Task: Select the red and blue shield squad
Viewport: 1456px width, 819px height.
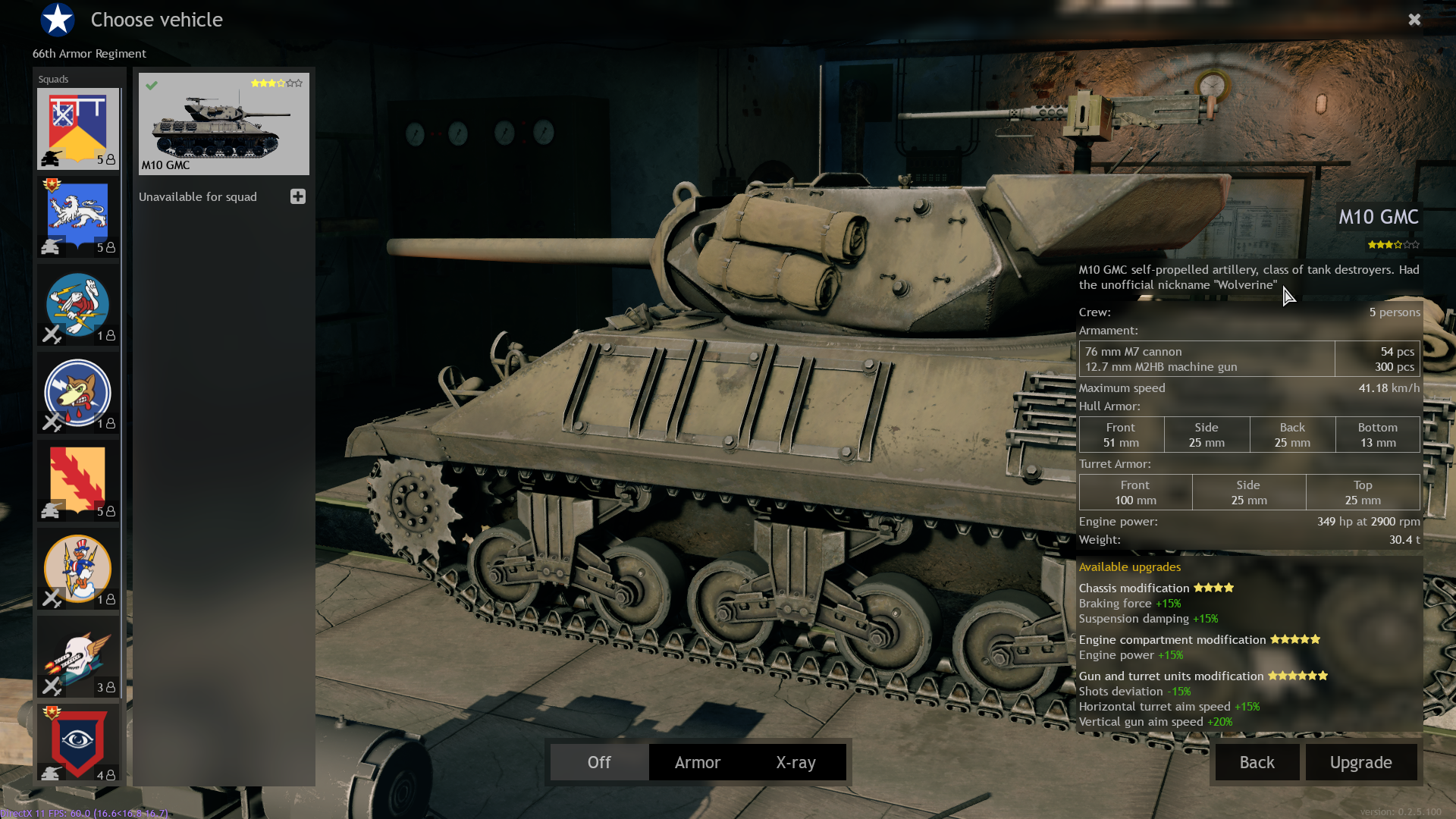Action: 78,129
